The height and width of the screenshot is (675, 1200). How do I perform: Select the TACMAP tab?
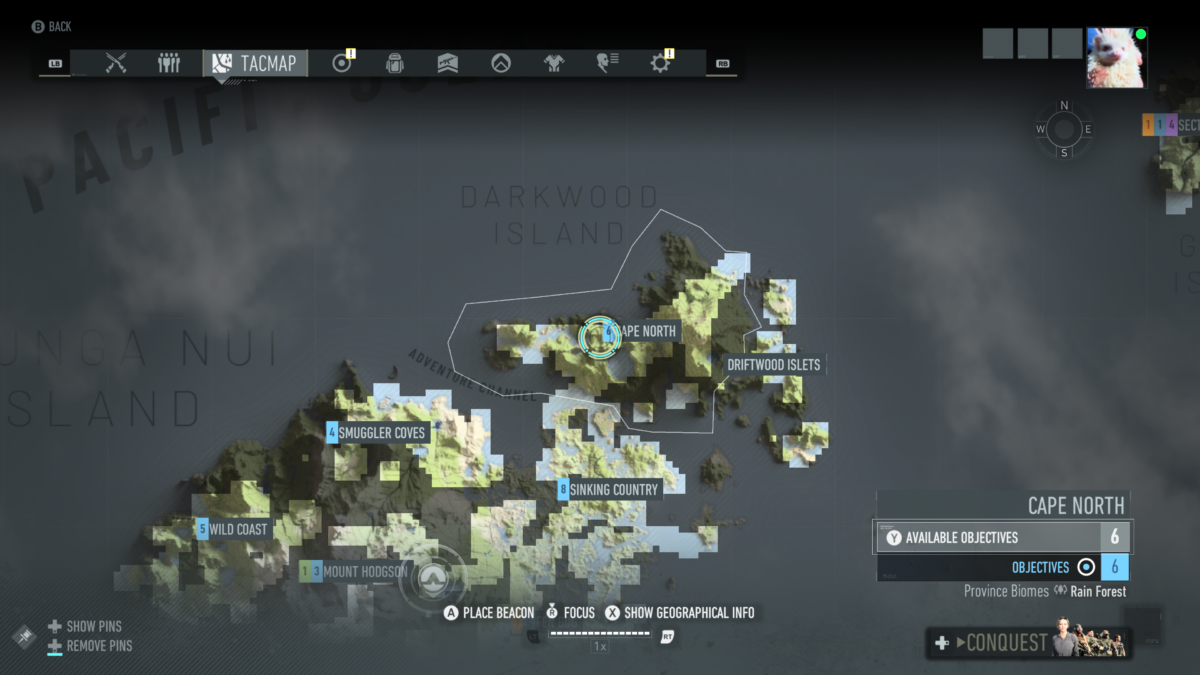[255, 63]
